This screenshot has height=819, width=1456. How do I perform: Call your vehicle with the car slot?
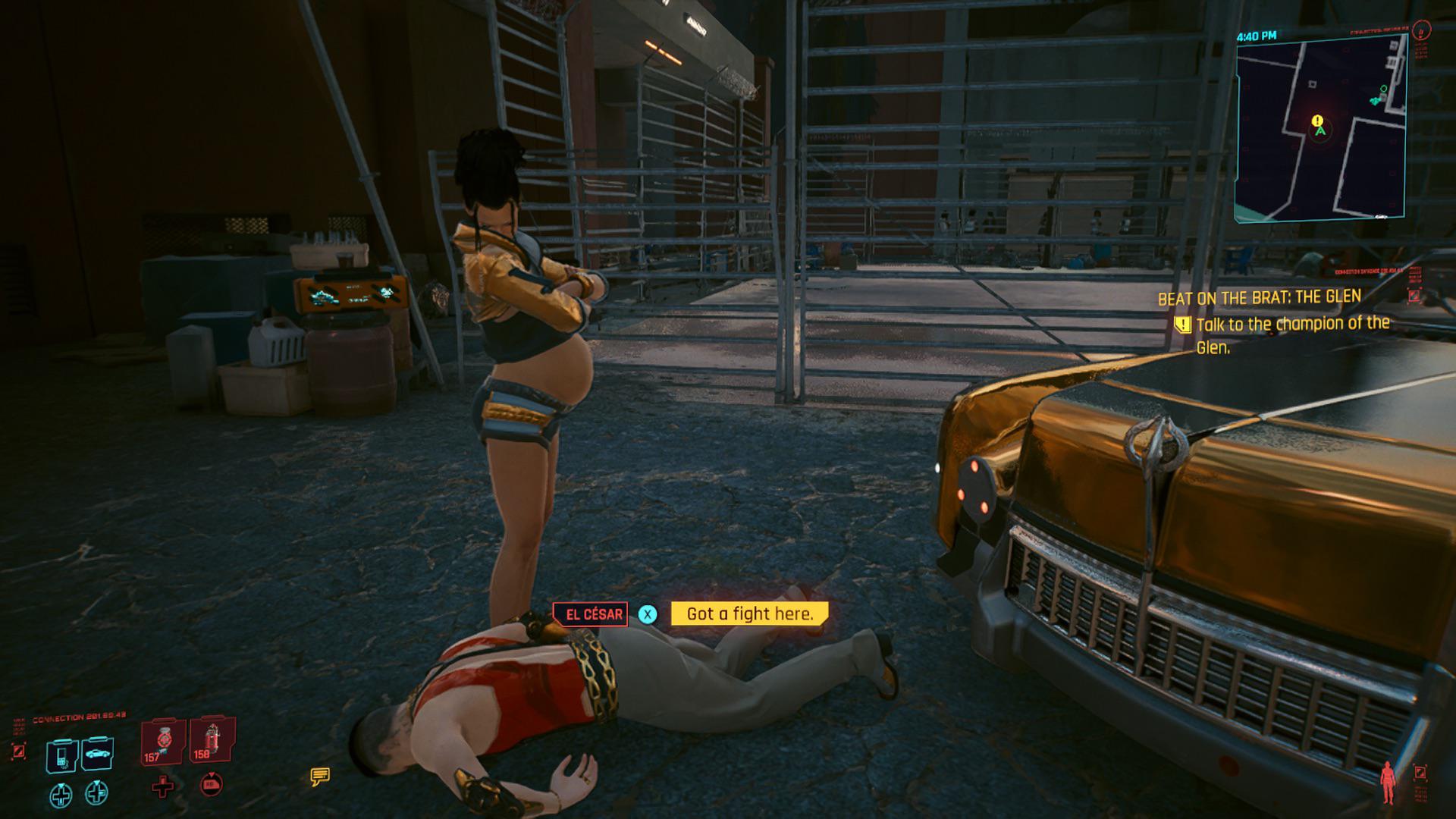[98, 753]
